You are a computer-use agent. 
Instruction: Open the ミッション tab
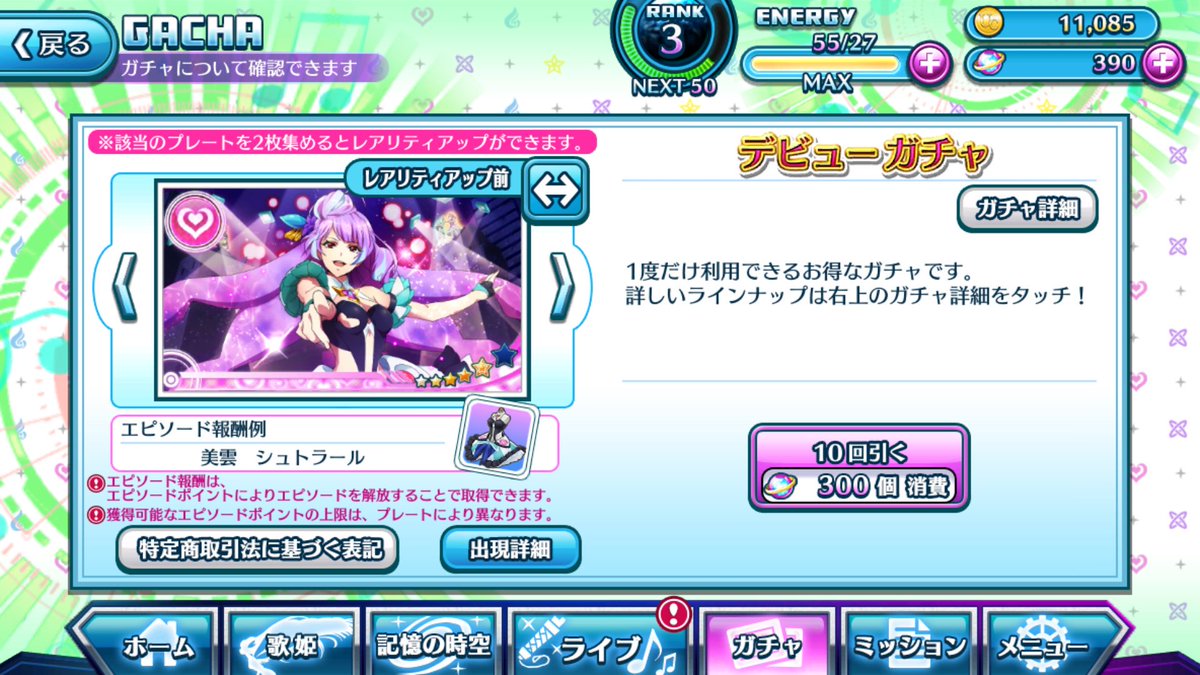[x=909, y=646]
